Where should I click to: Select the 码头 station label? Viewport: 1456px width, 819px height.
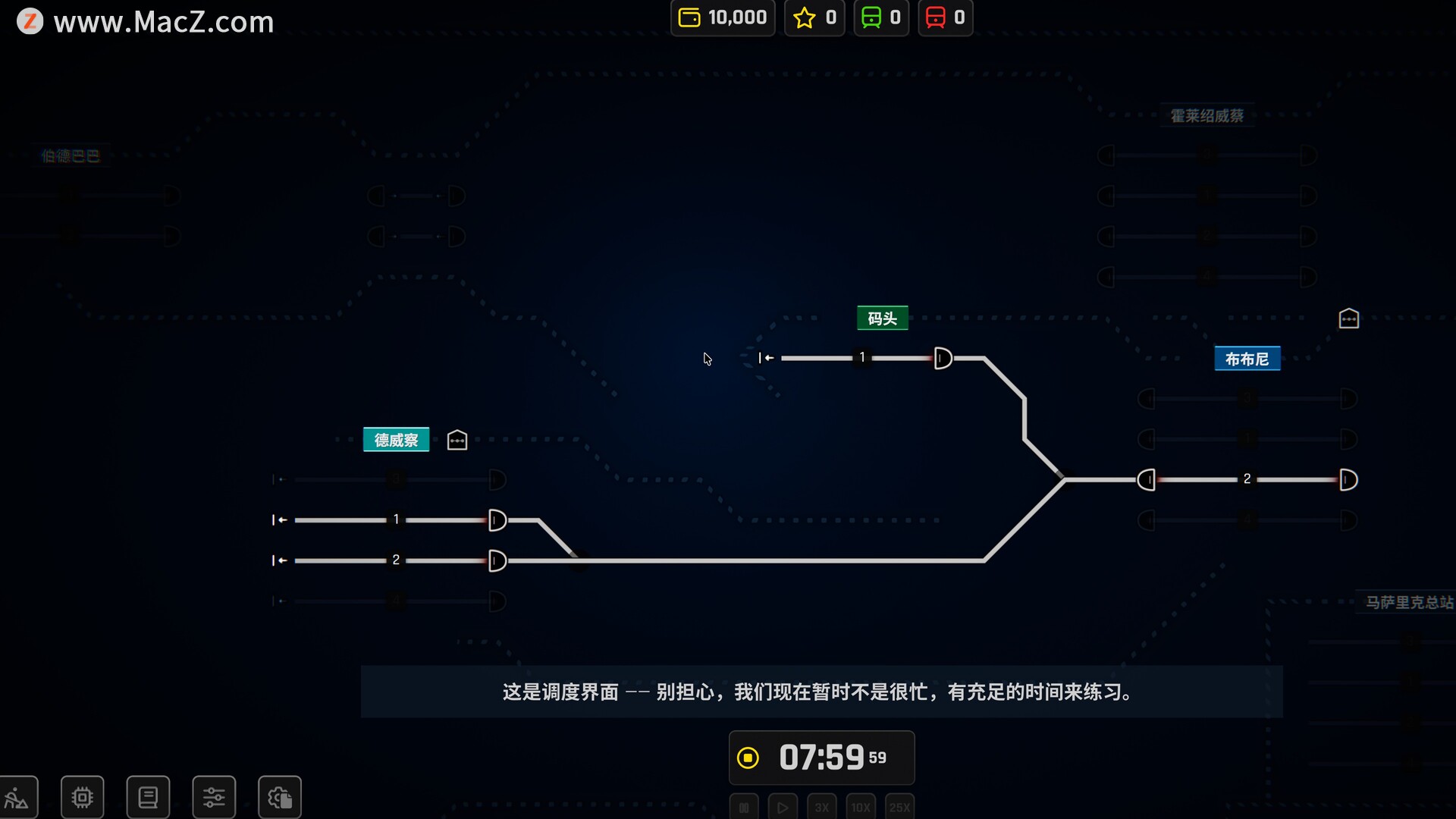[x=882, y=318]
